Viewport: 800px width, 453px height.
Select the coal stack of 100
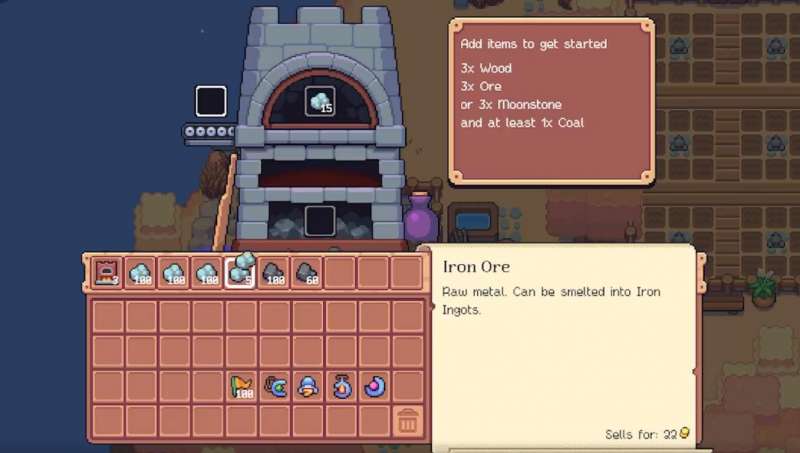(x=275, y=272)
